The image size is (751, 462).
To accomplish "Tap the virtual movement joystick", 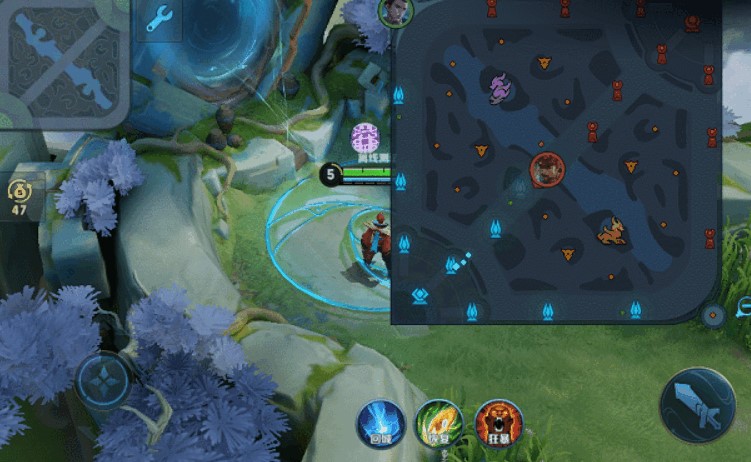I will (104, 381).
